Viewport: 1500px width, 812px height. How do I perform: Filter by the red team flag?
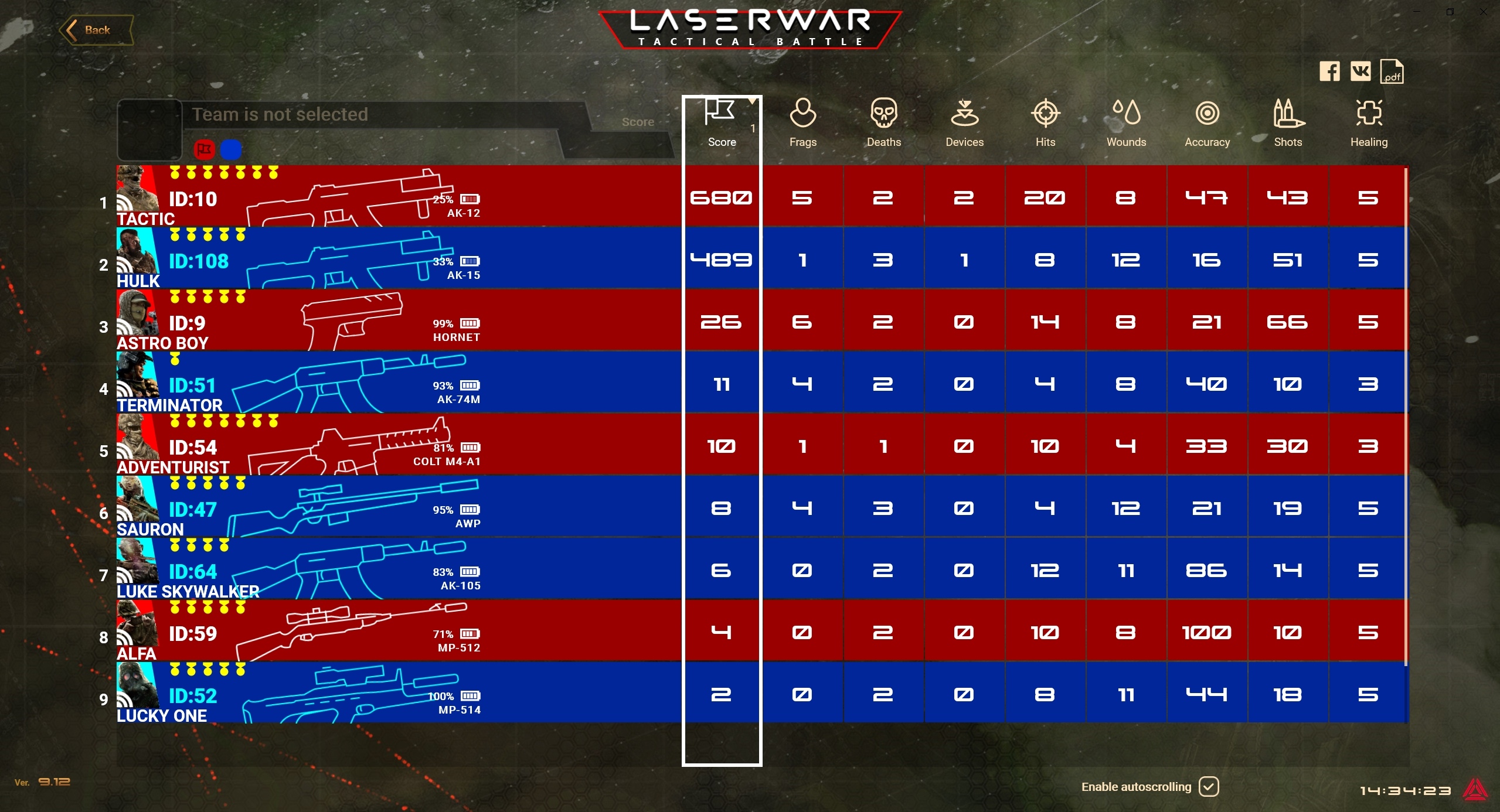point(204,150)
